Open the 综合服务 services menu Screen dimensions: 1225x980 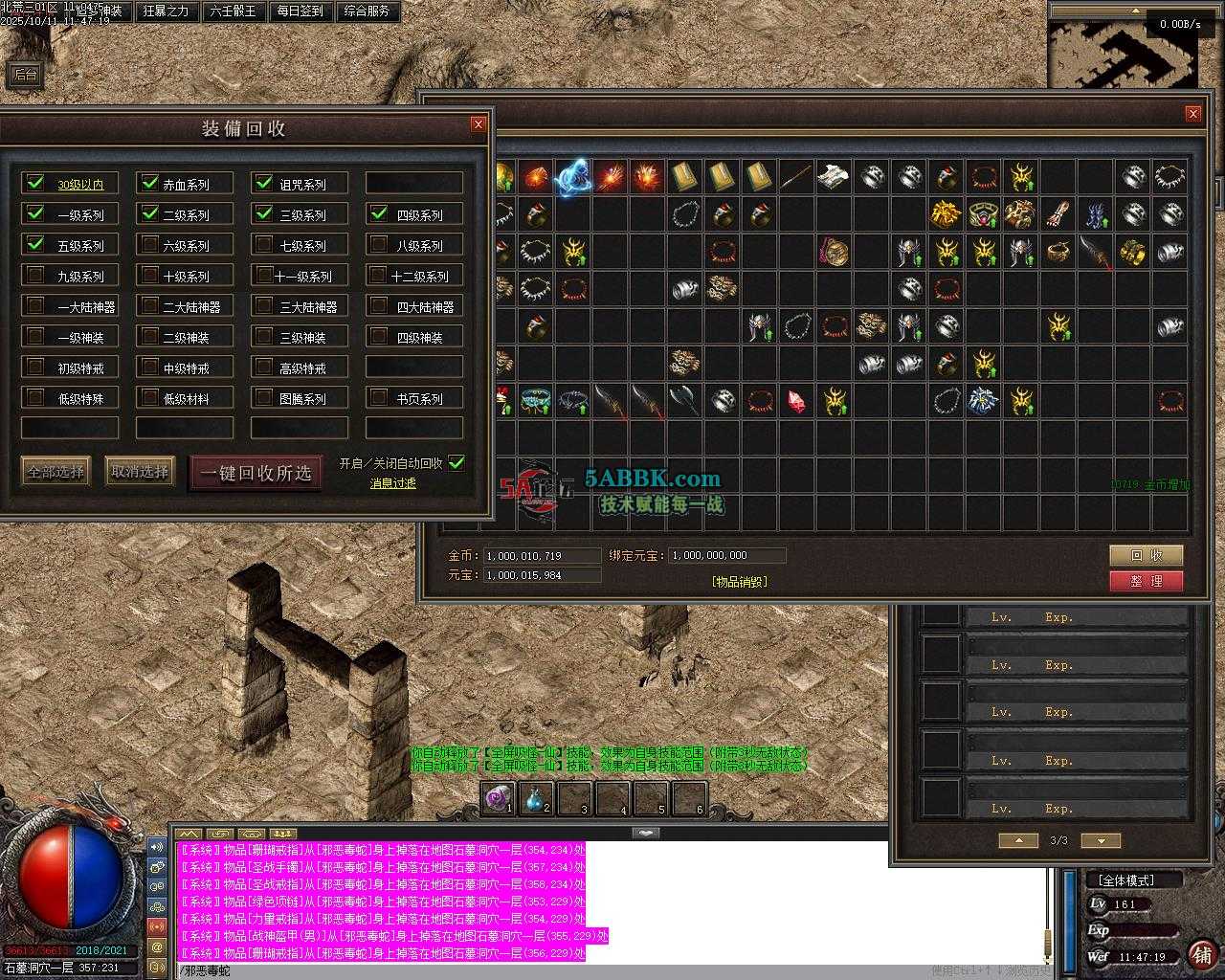pos(366,11)
